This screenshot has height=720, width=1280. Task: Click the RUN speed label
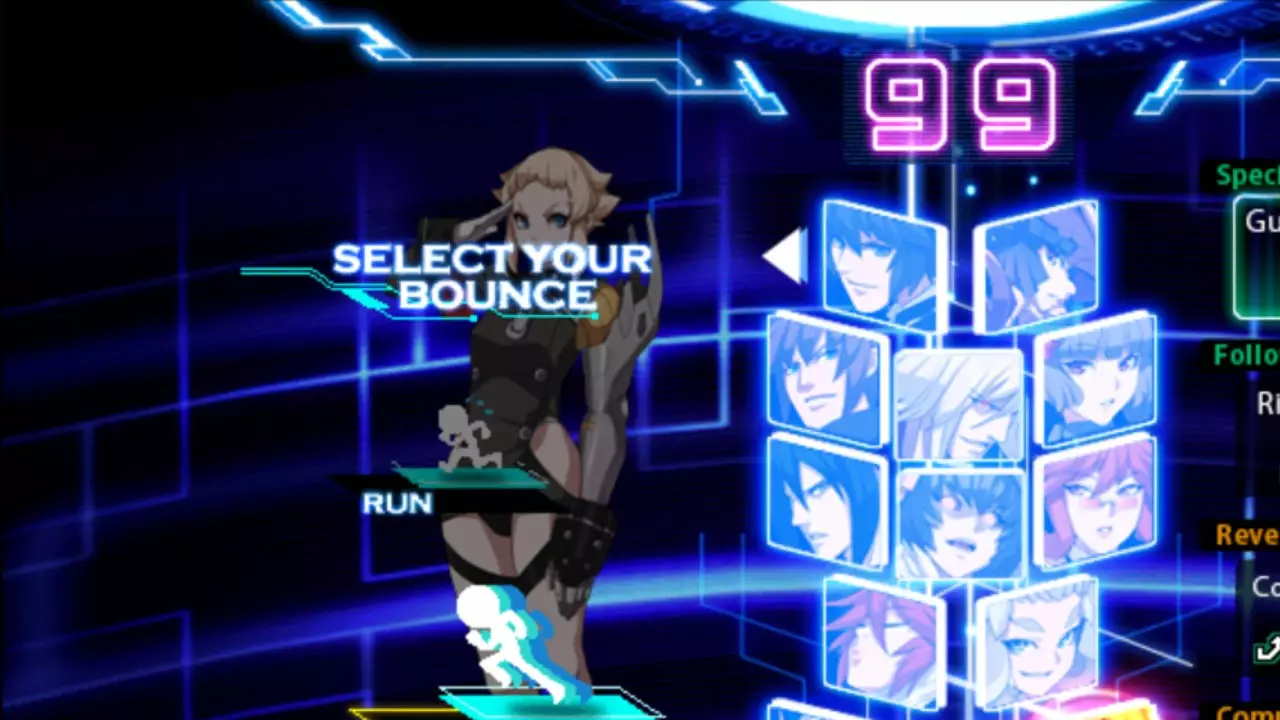click(x=396, y=503)
